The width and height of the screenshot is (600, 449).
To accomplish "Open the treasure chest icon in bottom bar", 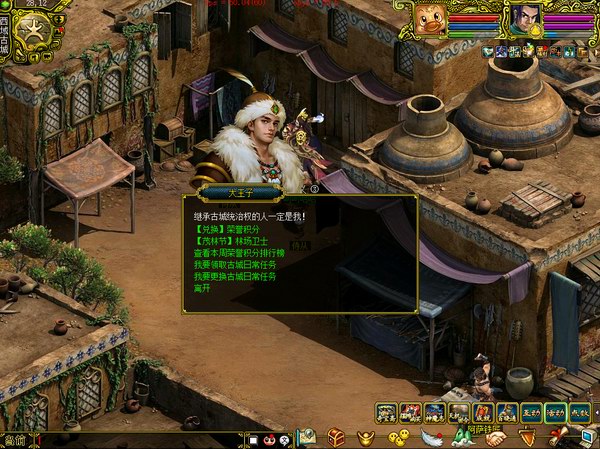I will tap(336, 437).
